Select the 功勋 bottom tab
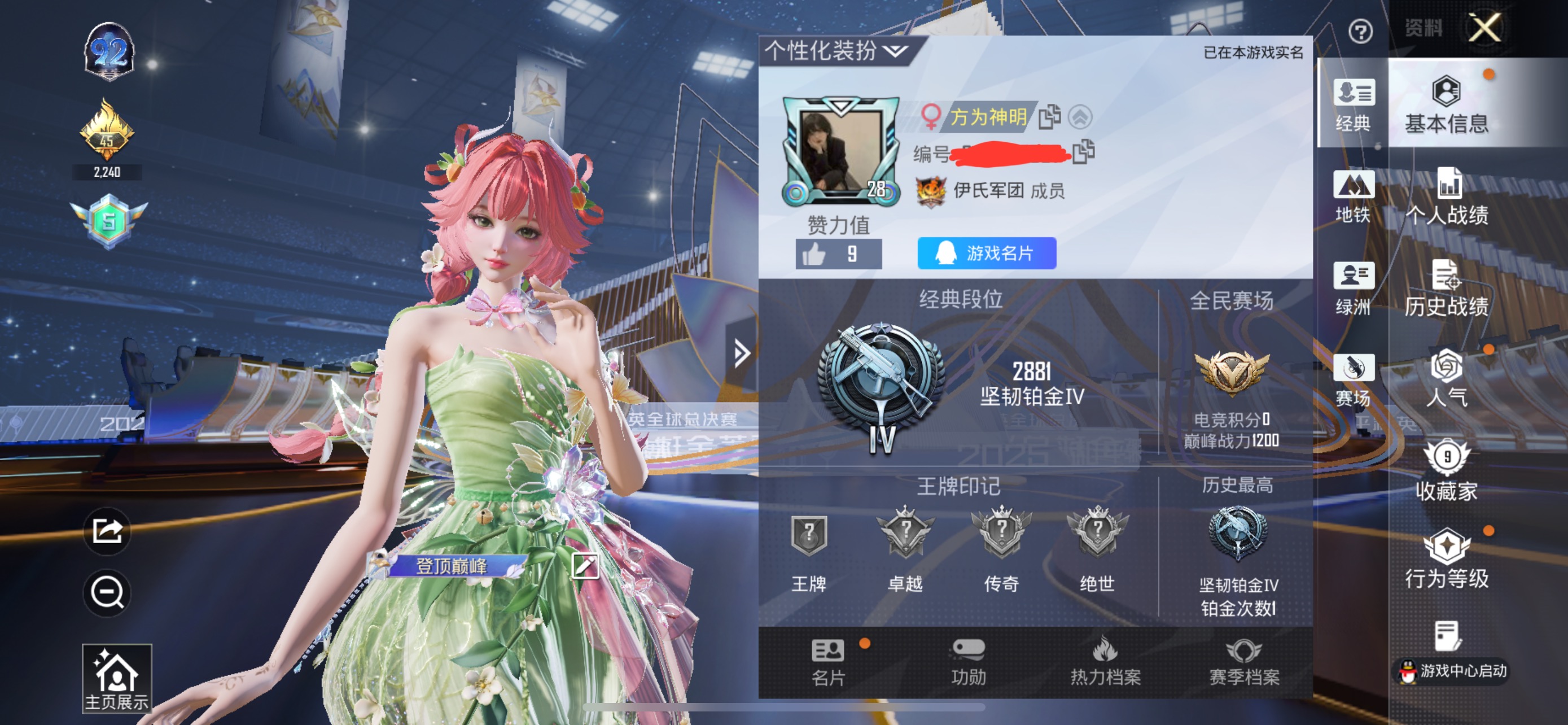1568x725 pixels. tap(968, 662)
